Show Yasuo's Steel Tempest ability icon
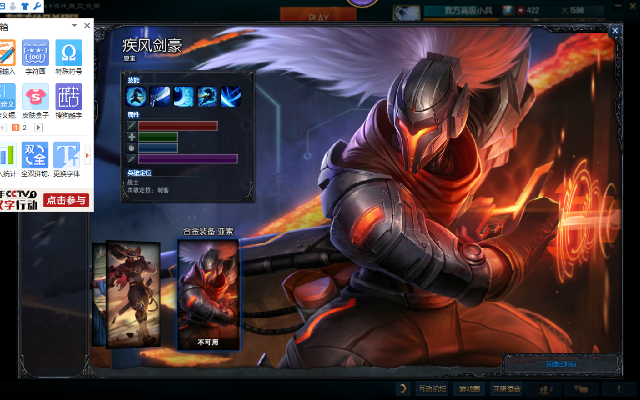The height and width of the screenshot is (400, 640). 159,96
